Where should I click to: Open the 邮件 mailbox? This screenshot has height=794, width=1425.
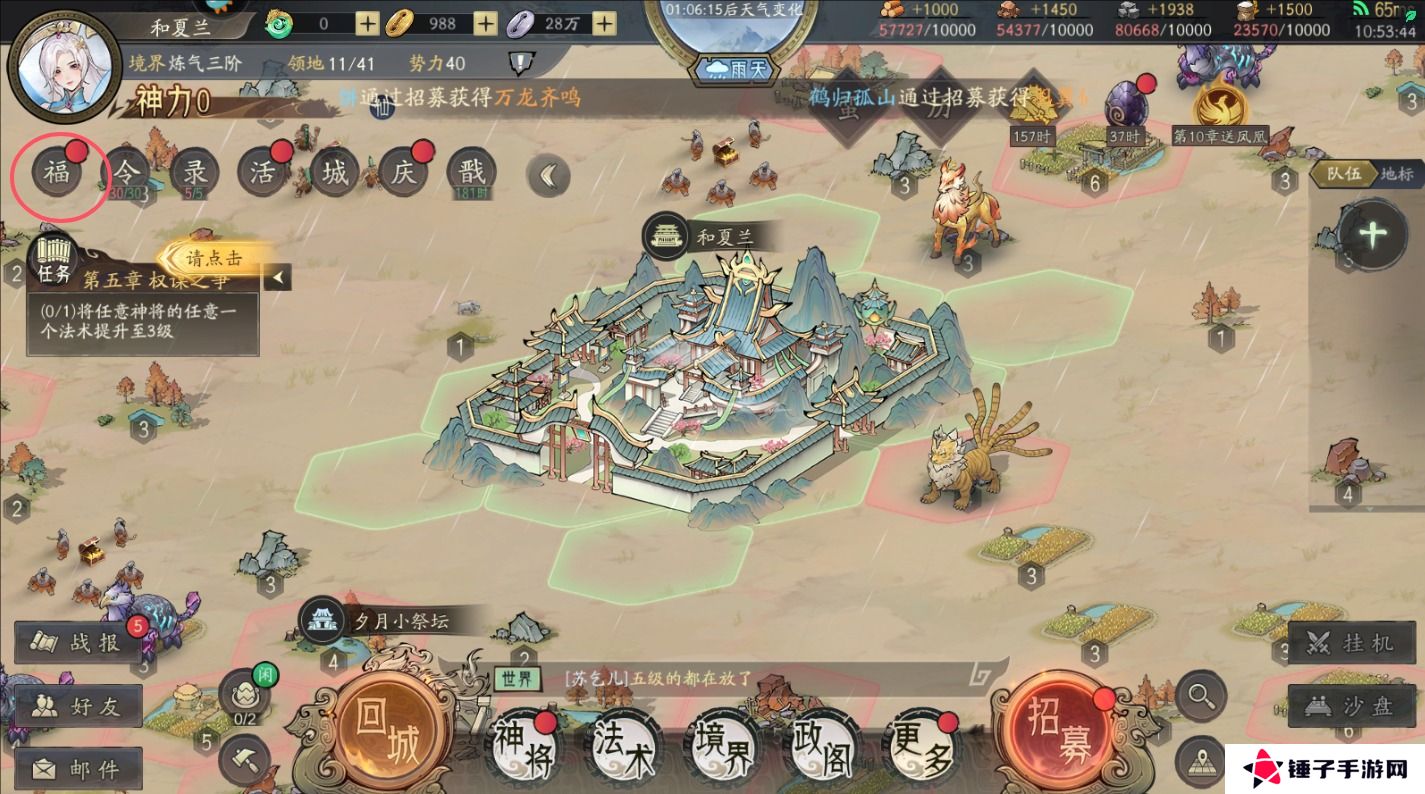(79, 768)
